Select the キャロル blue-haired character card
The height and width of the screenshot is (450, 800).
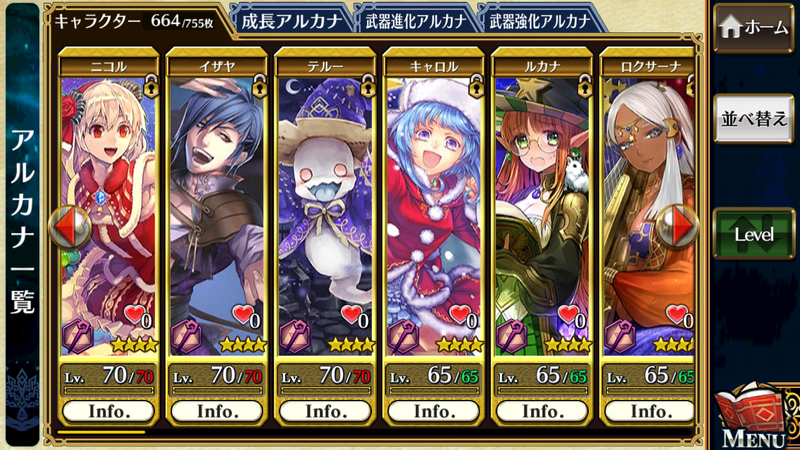point(434,210)
